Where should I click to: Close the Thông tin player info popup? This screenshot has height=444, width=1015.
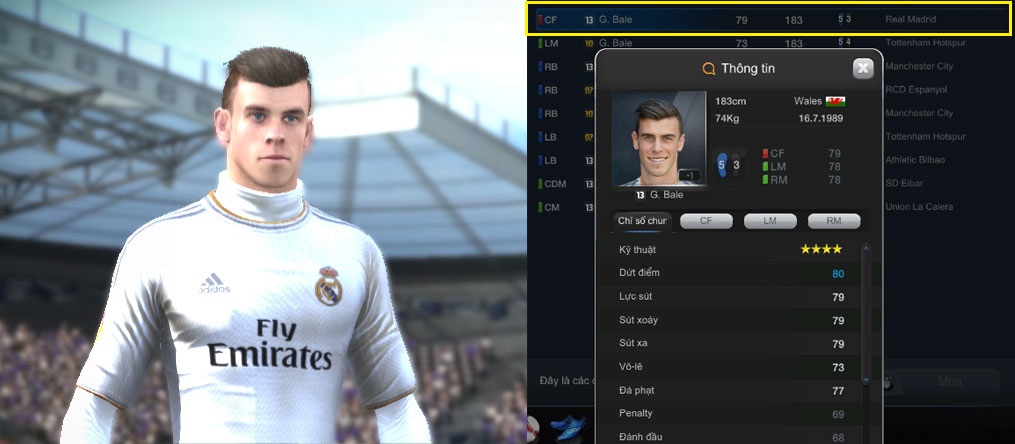pos(863,68)
